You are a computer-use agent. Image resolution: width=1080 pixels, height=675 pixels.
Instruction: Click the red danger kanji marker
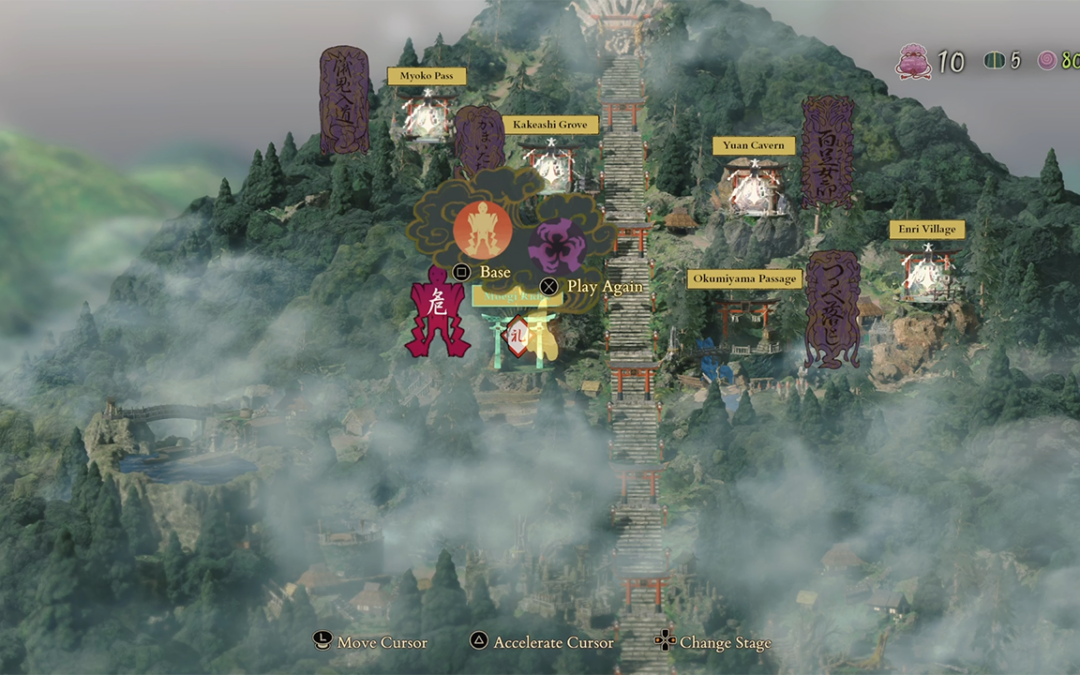[437, 312]
